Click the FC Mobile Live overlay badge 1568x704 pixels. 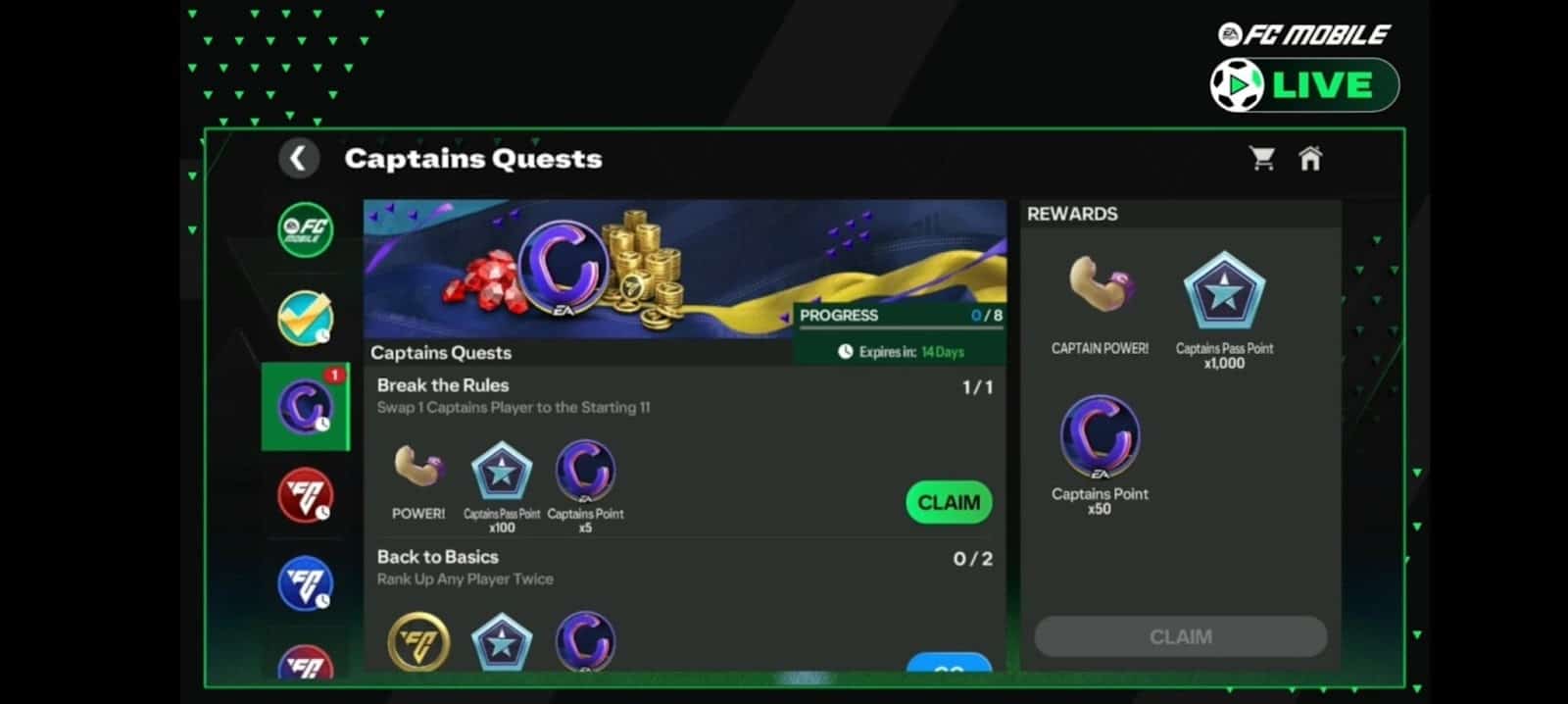[x=1304, y=84]
